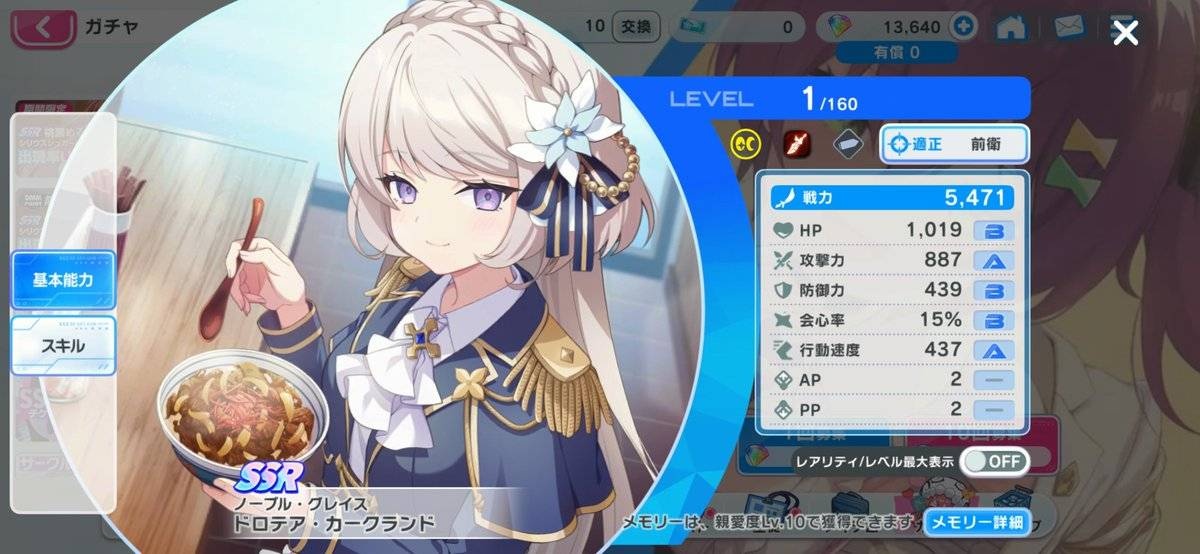Switch to the 基本能力 tab
The image size is (1200, 554).
63,280
